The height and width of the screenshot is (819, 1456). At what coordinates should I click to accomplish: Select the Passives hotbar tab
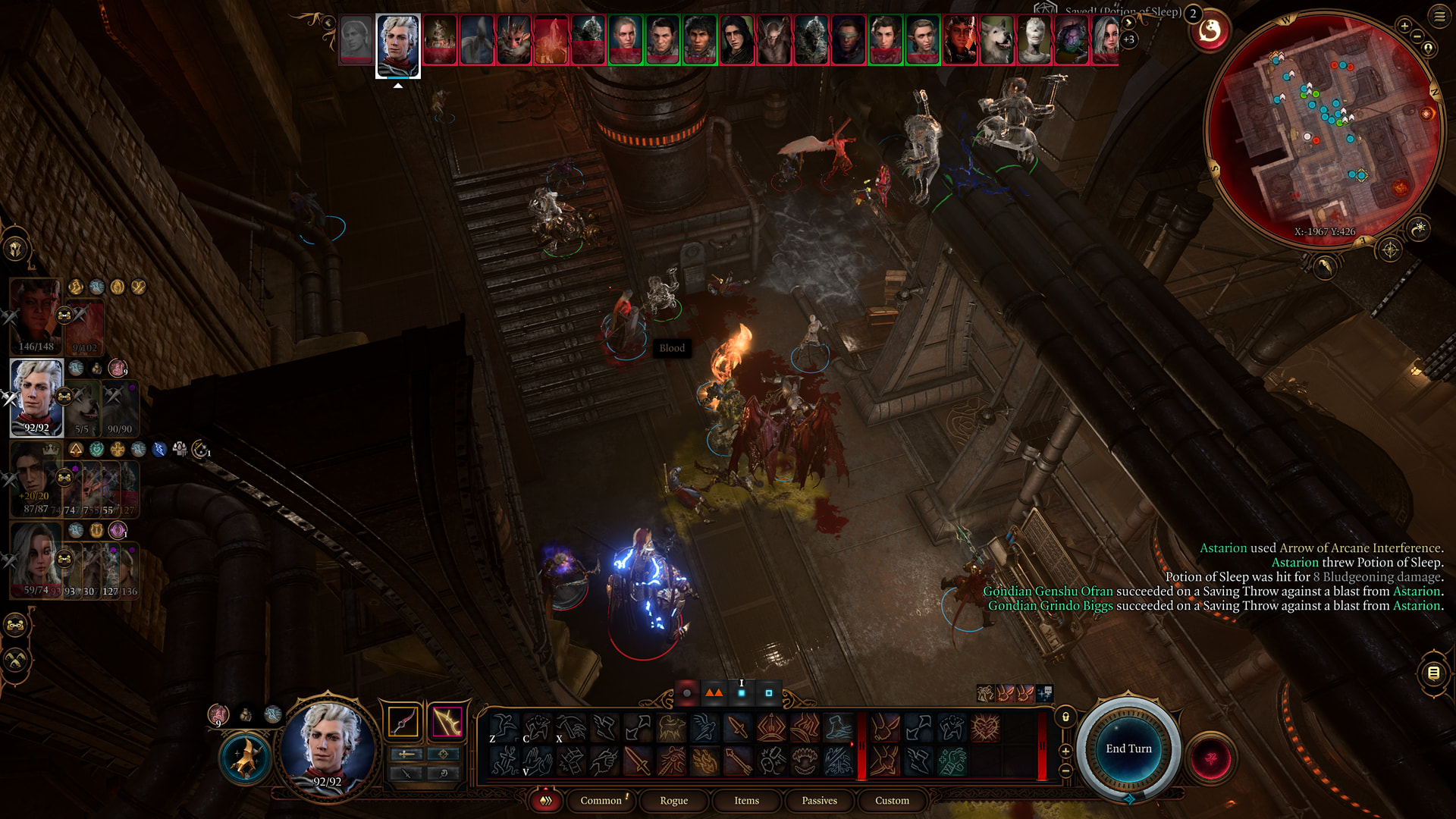[819, 800]
